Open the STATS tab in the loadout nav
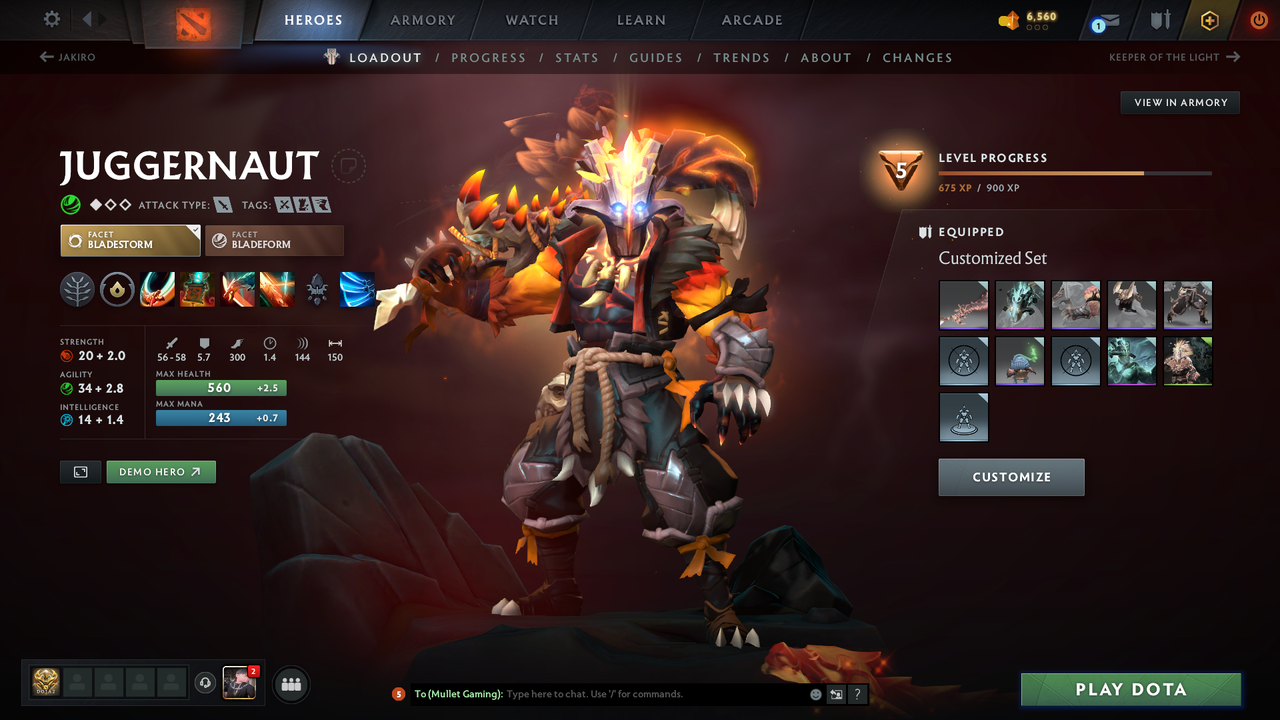The height and width of the screenshot is (720, 1280). 577,57
